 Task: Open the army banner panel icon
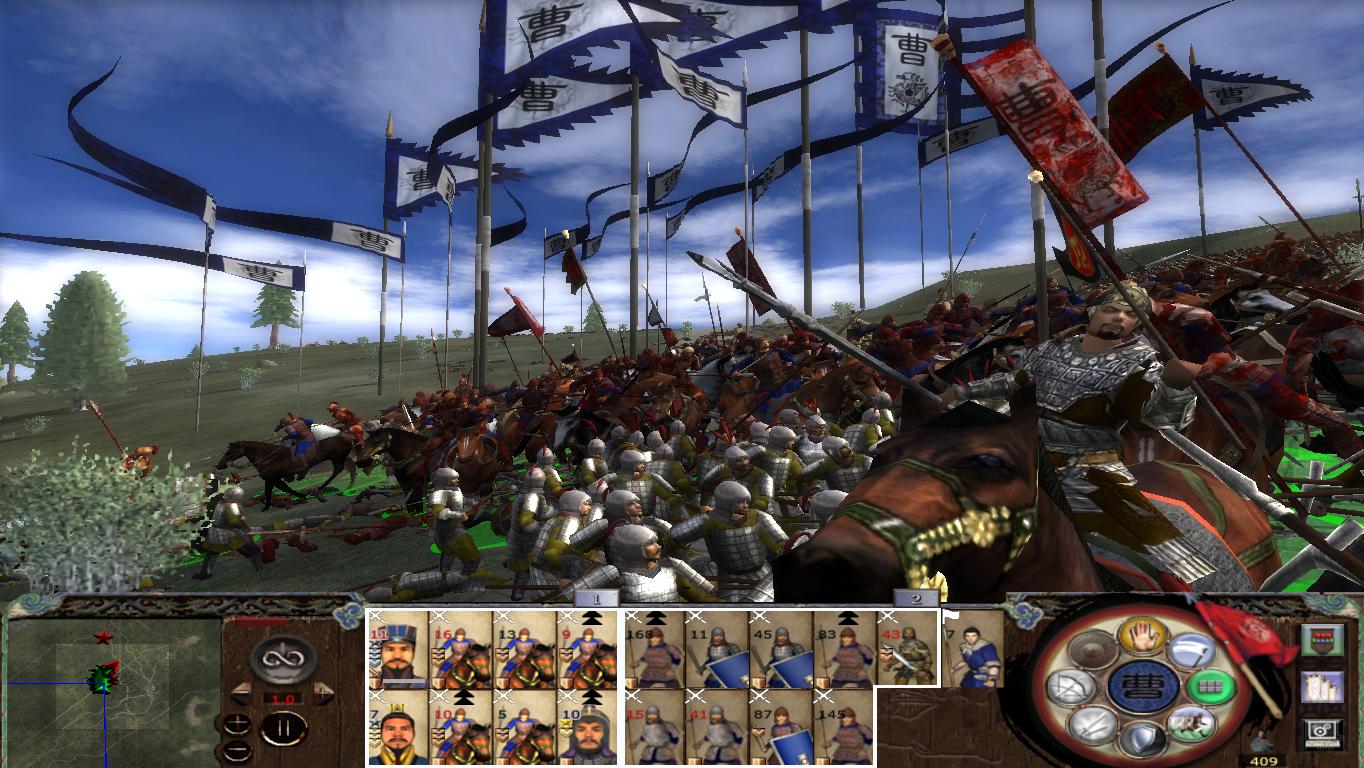1322,640
